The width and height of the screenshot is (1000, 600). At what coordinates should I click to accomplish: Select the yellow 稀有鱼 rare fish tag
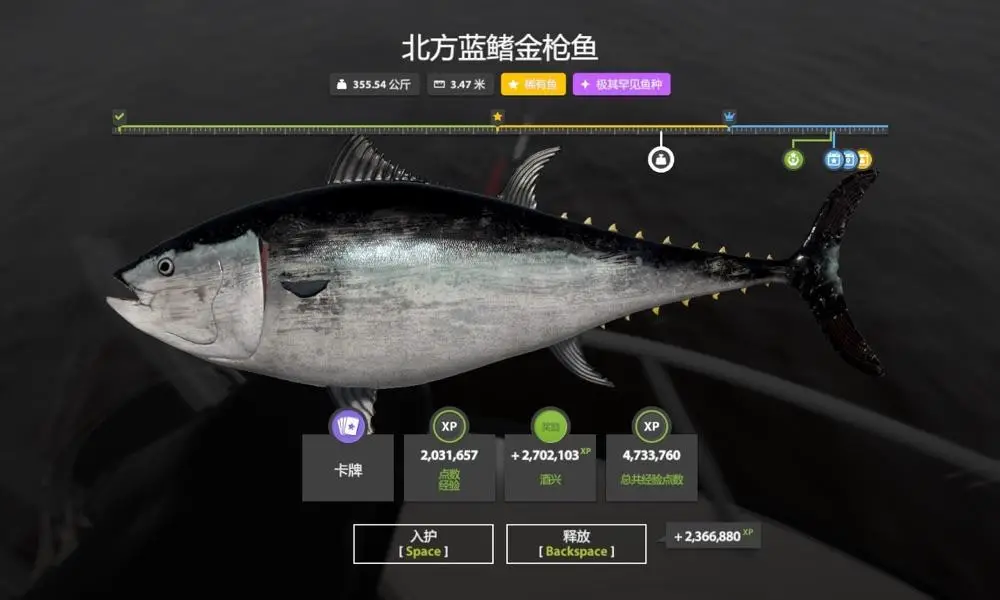533,85
